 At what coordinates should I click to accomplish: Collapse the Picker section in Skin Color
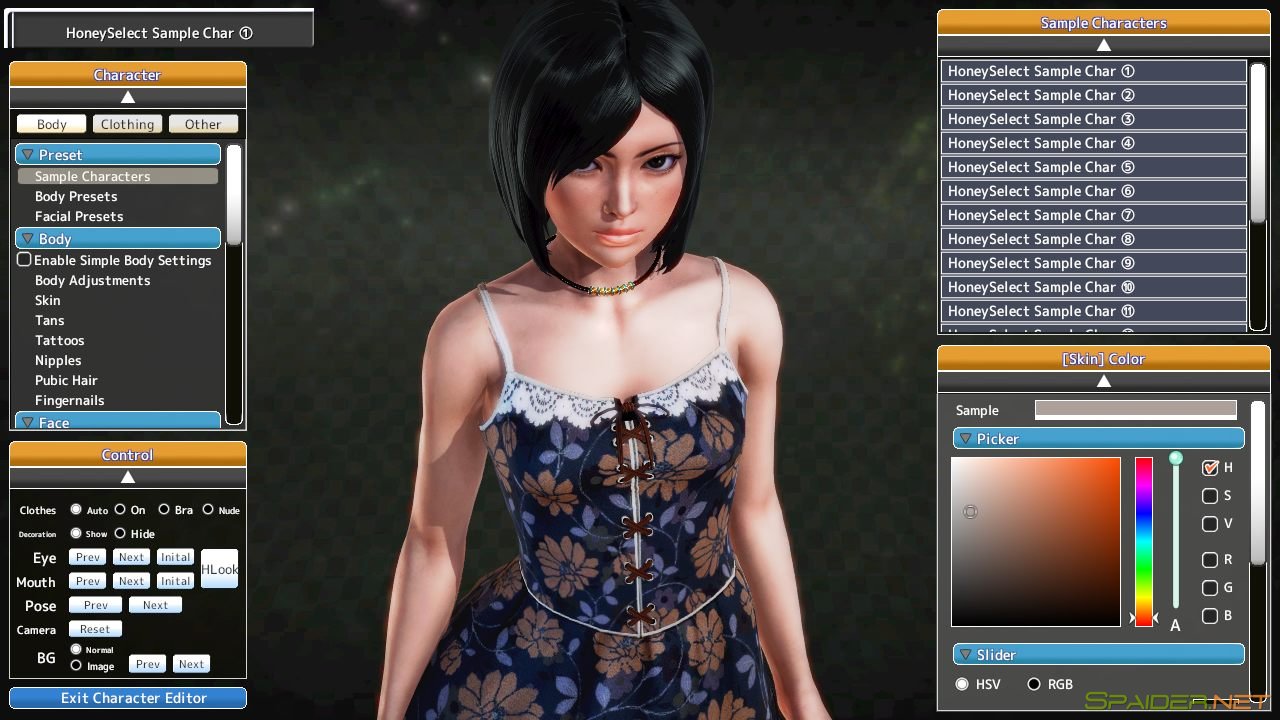1098,438
